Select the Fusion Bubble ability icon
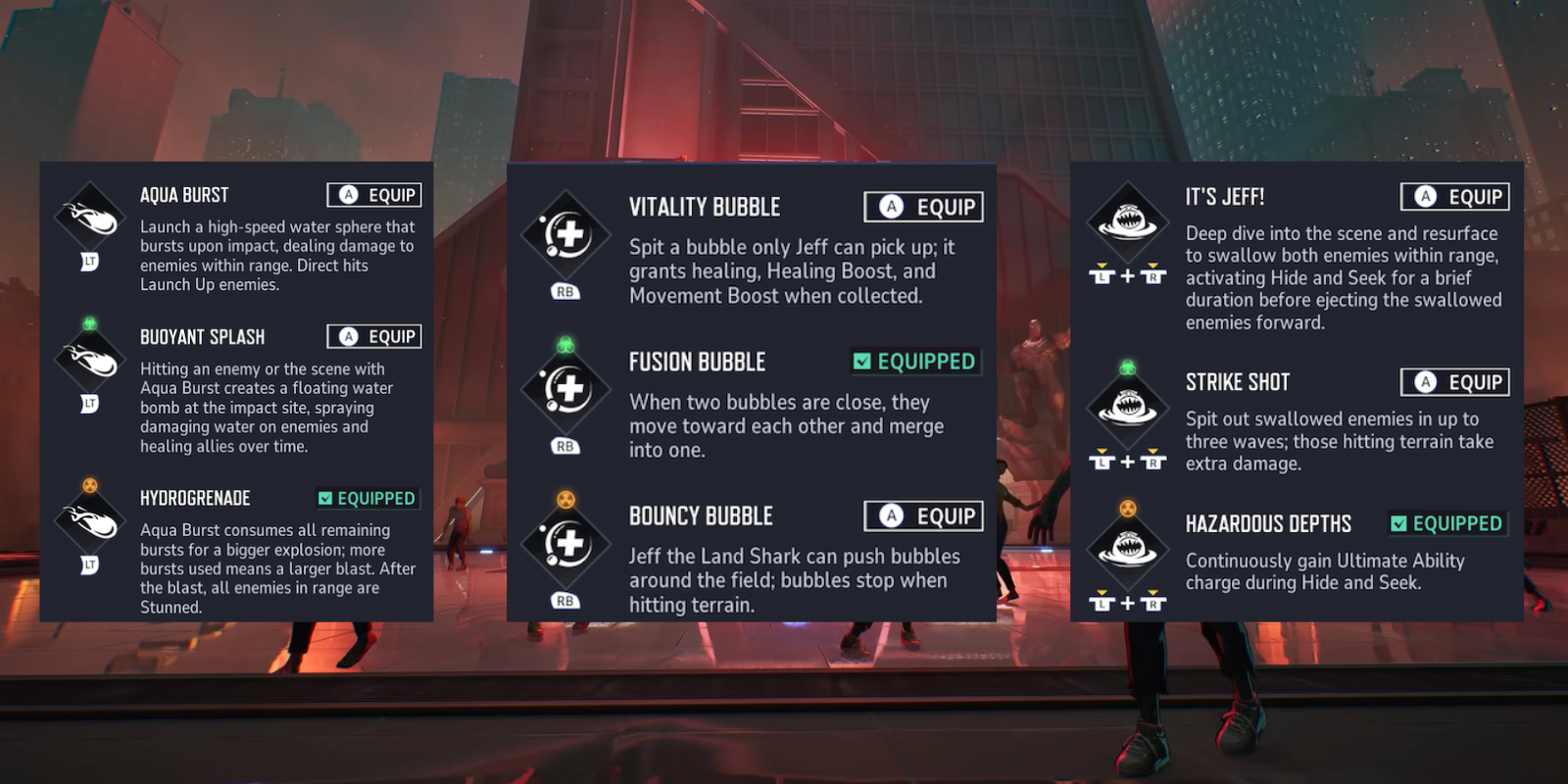This screenshot has width=1568, height=784. click(565, 389)
